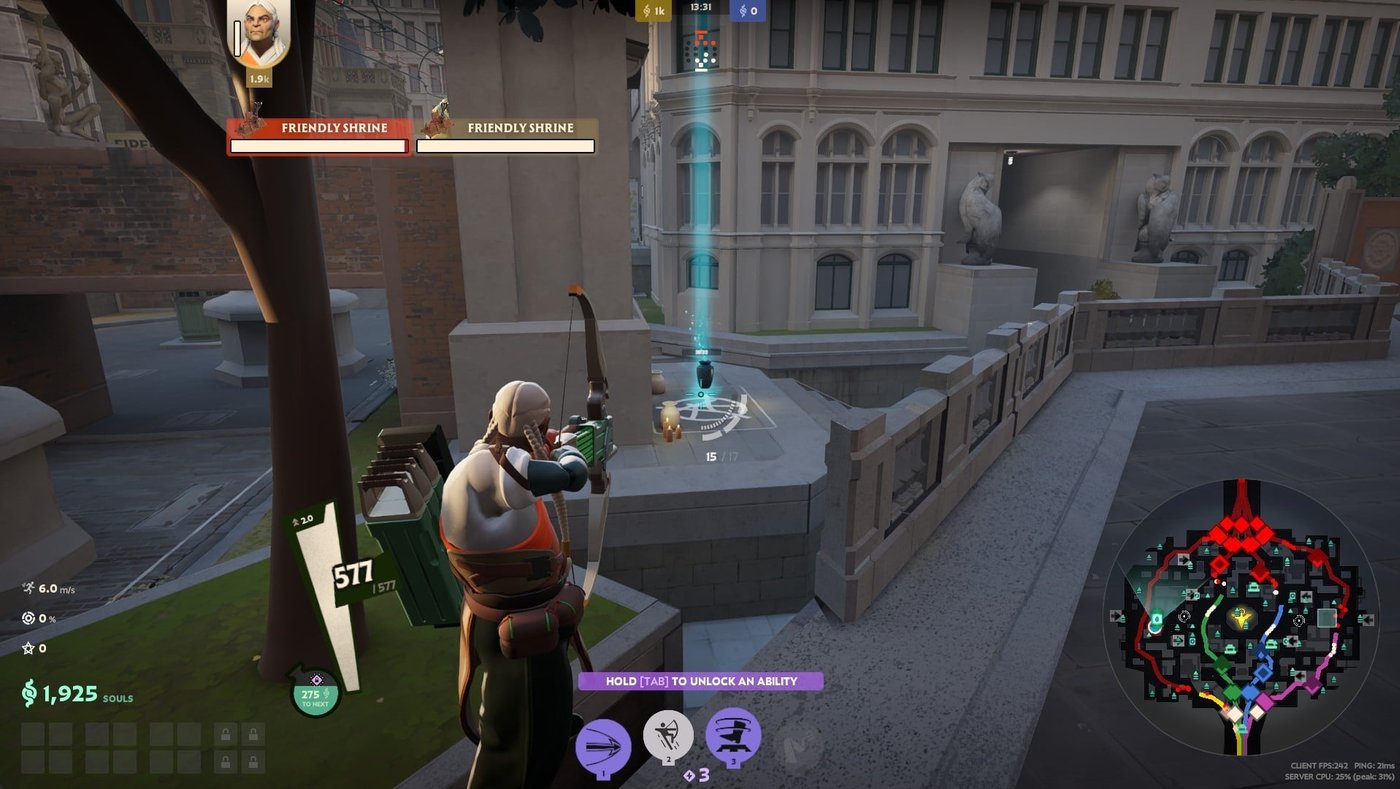This screenshot has height=789, width=1400.
Task: Unlock the bottom-right locked inventory slot
Action: (253, 763)
